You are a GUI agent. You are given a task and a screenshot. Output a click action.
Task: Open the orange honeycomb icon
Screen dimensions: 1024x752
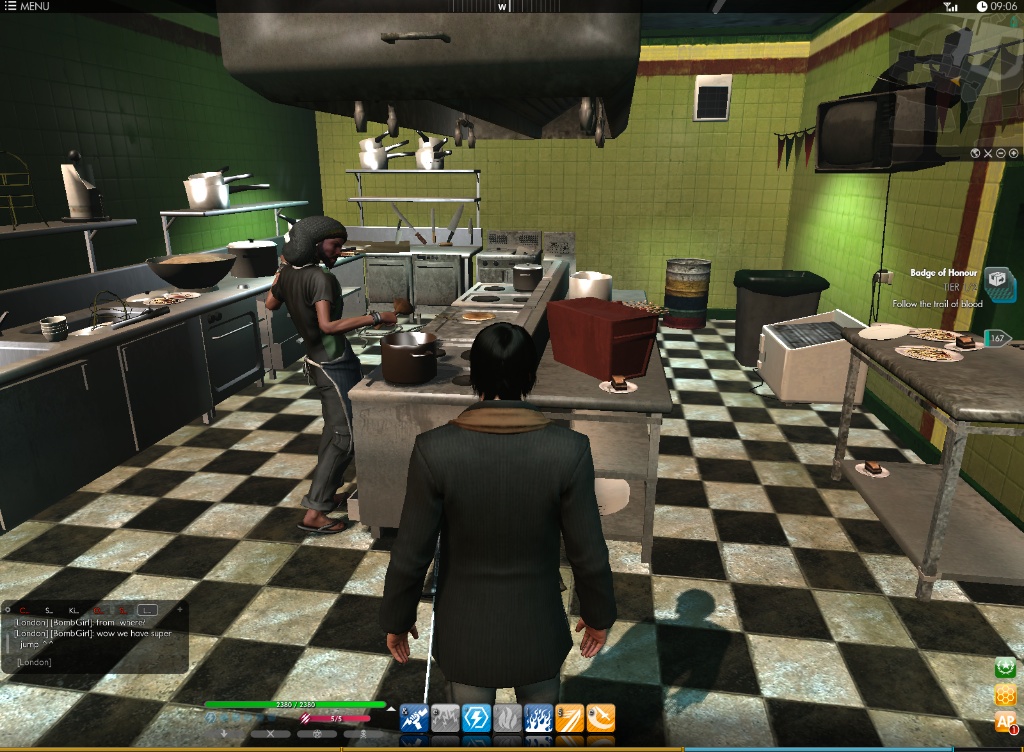click(1004, 695)
